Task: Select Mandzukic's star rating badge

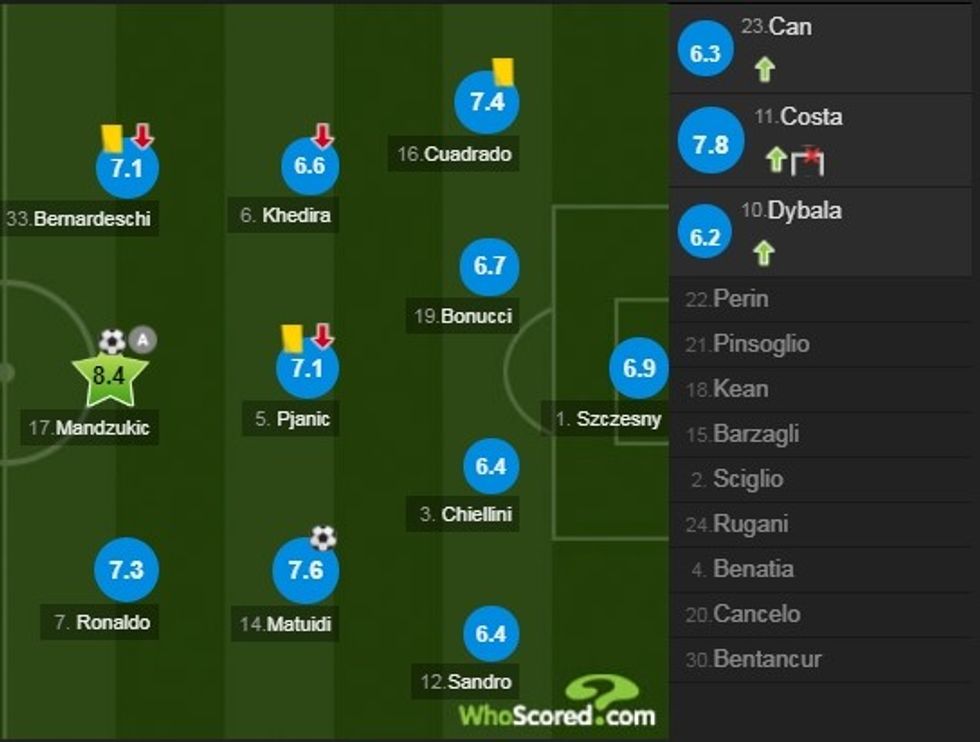Action: tap(109, 378)
